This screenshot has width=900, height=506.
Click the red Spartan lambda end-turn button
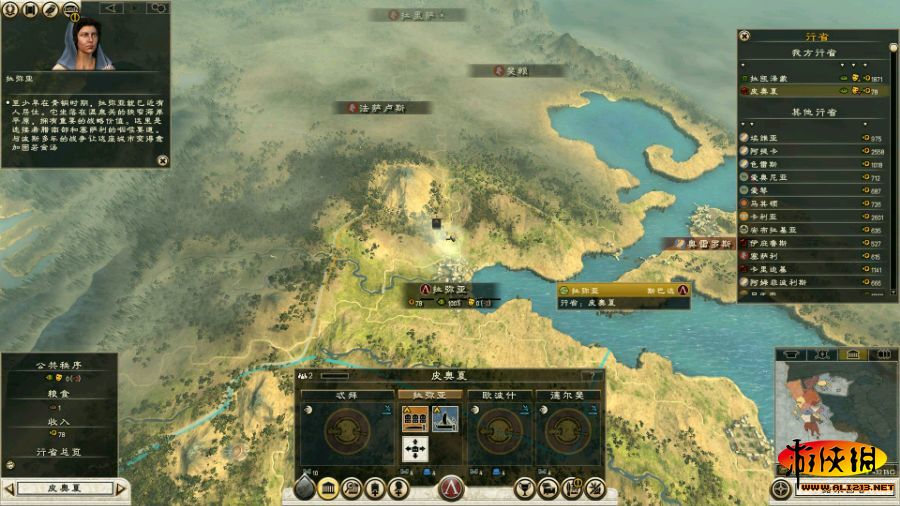pyautogui.click(x=451, y=489)
